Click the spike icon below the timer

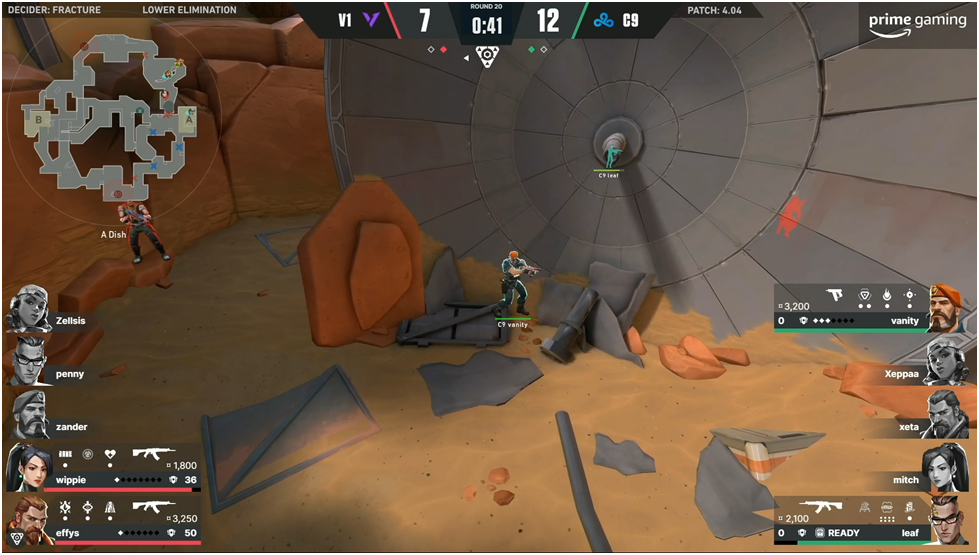tap(487, 57)
